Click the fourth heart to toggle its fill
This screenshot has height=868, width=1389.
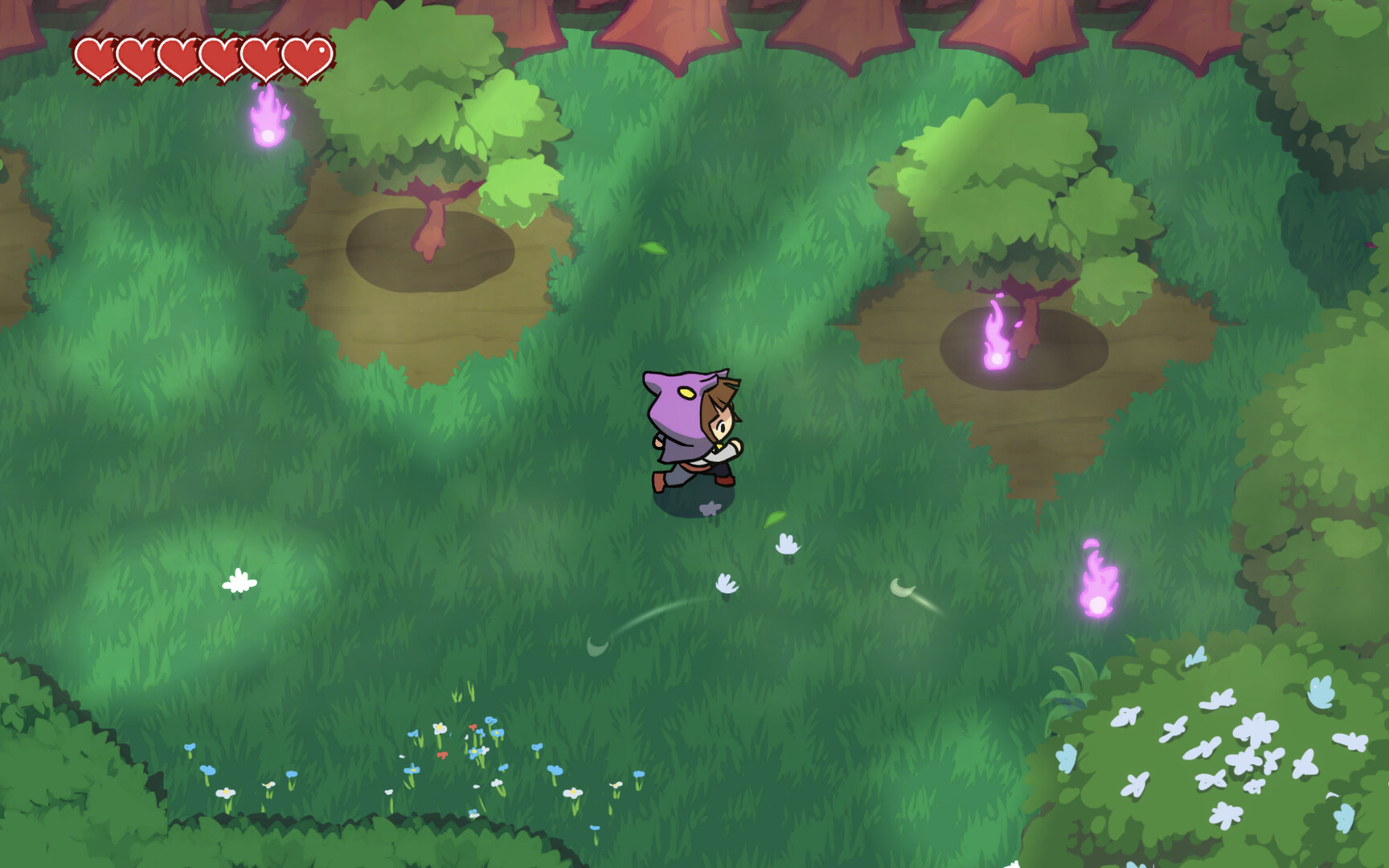pos(221,56)
